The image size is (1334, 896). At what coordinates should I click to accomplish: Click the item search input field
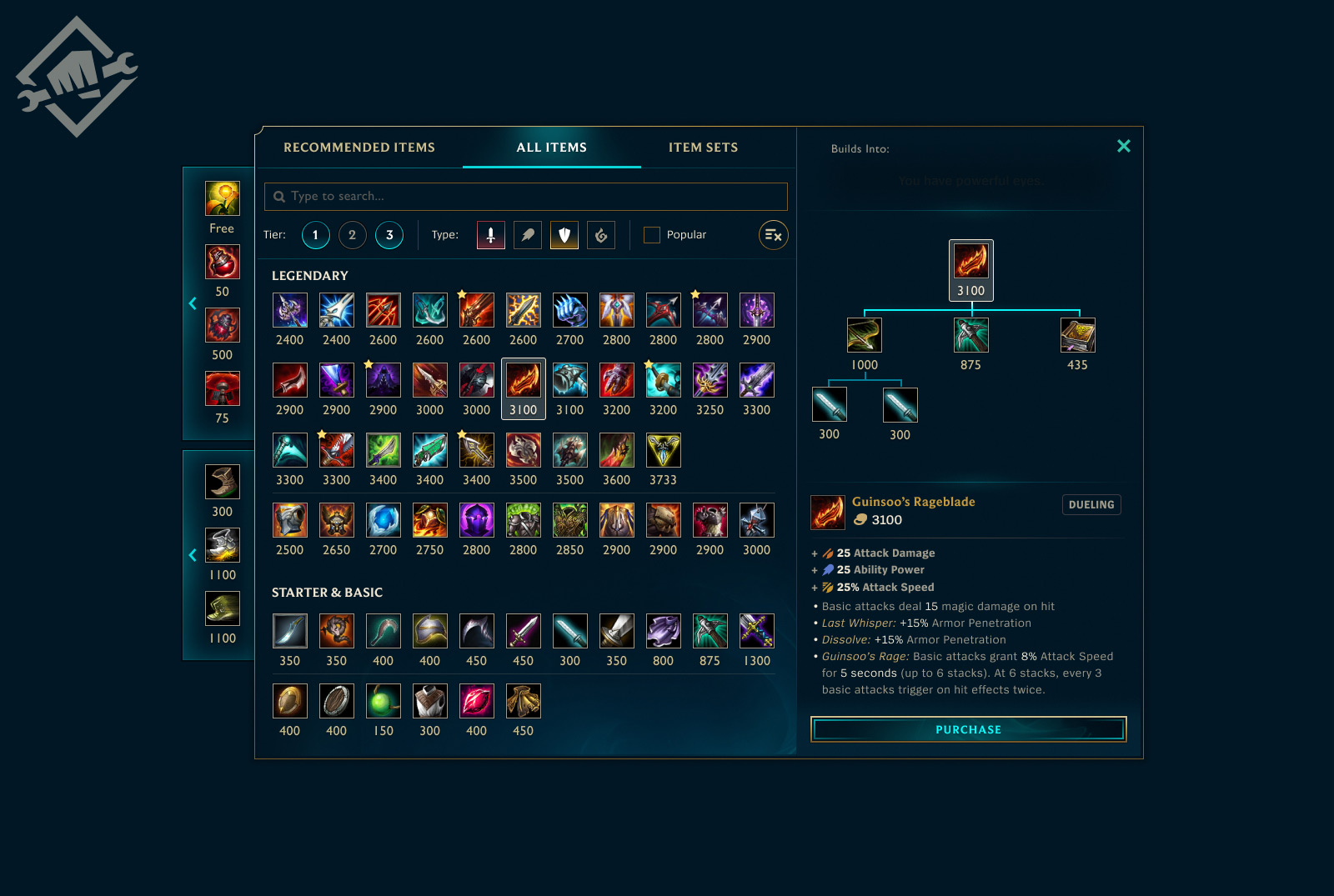click(525, 197)
